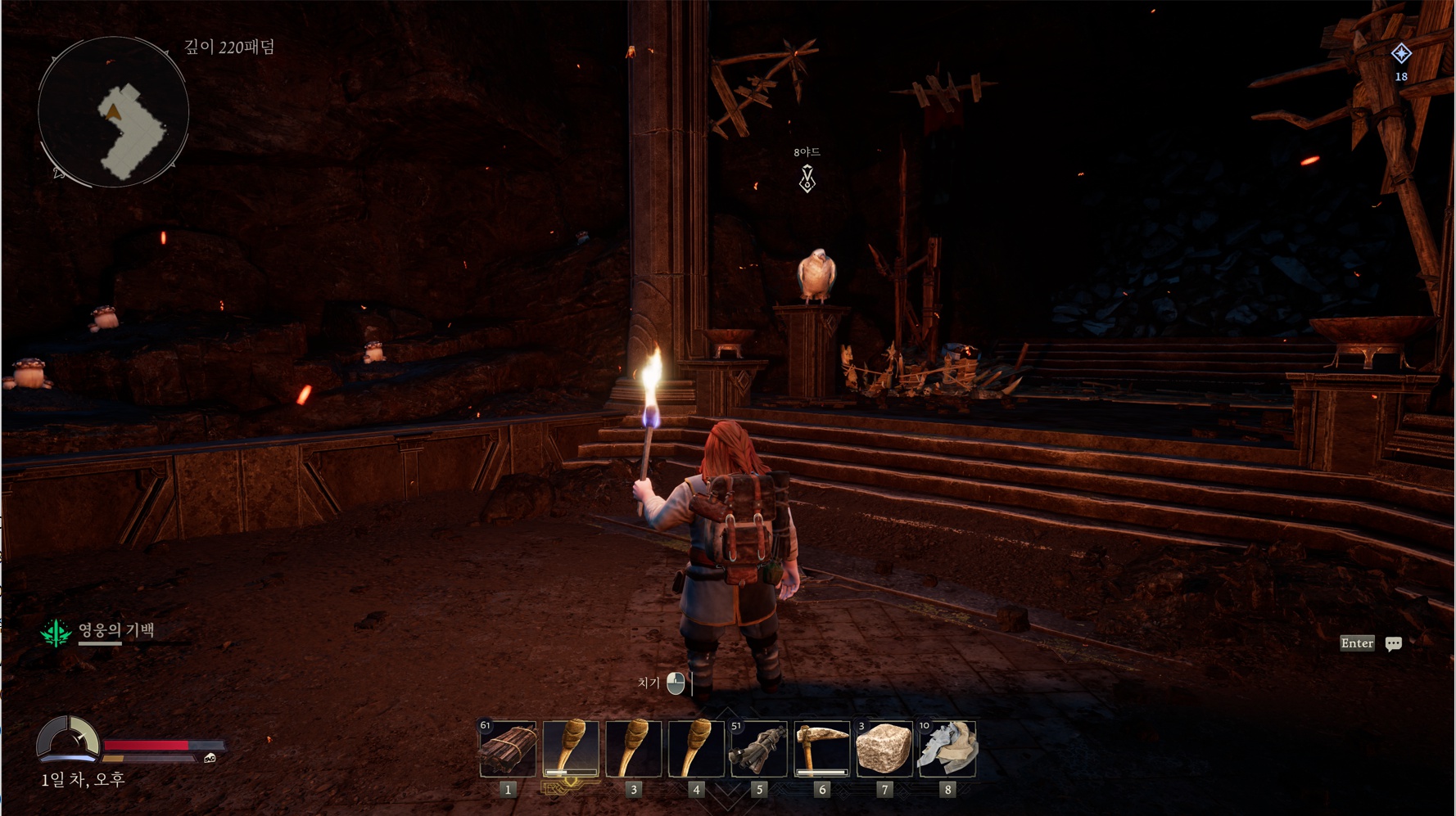Click the circular minimap
1456x816 pixels.
pyautogui.click(x=113, y=112)
